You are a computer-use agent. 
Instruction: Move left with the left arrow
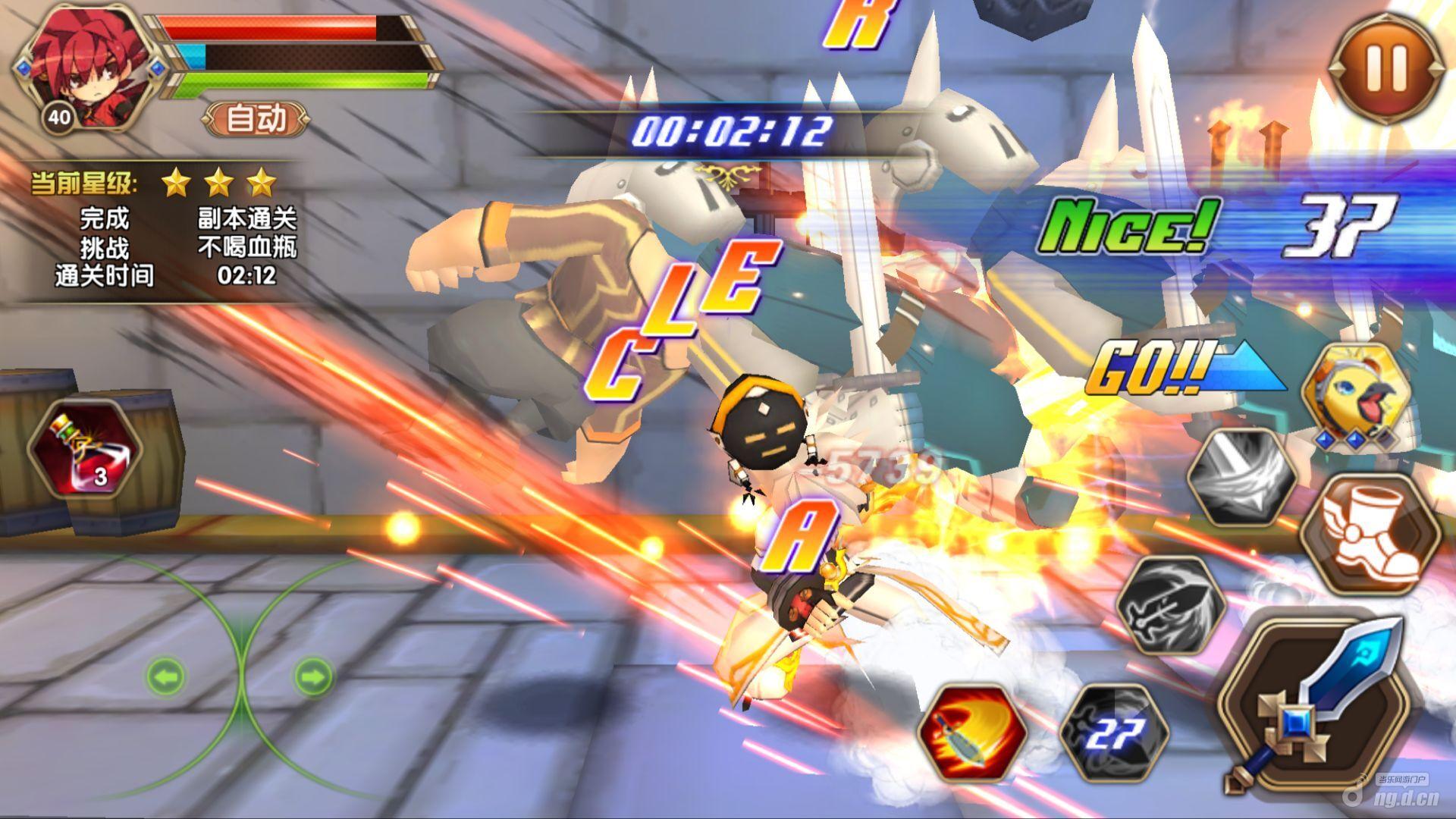pos(166,674)
